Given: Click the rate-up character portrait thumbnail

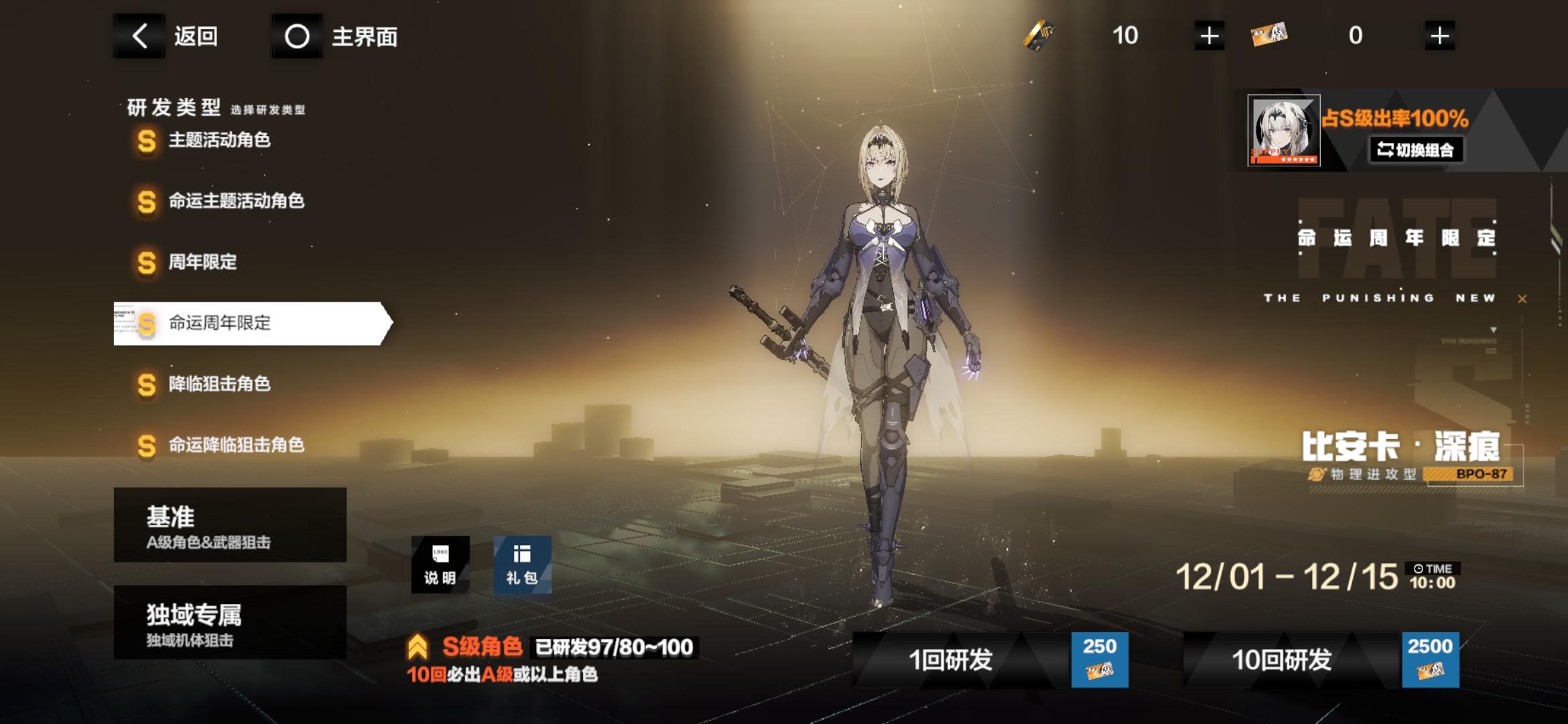Looking at the screenshot, I should tap(1283, 129).
